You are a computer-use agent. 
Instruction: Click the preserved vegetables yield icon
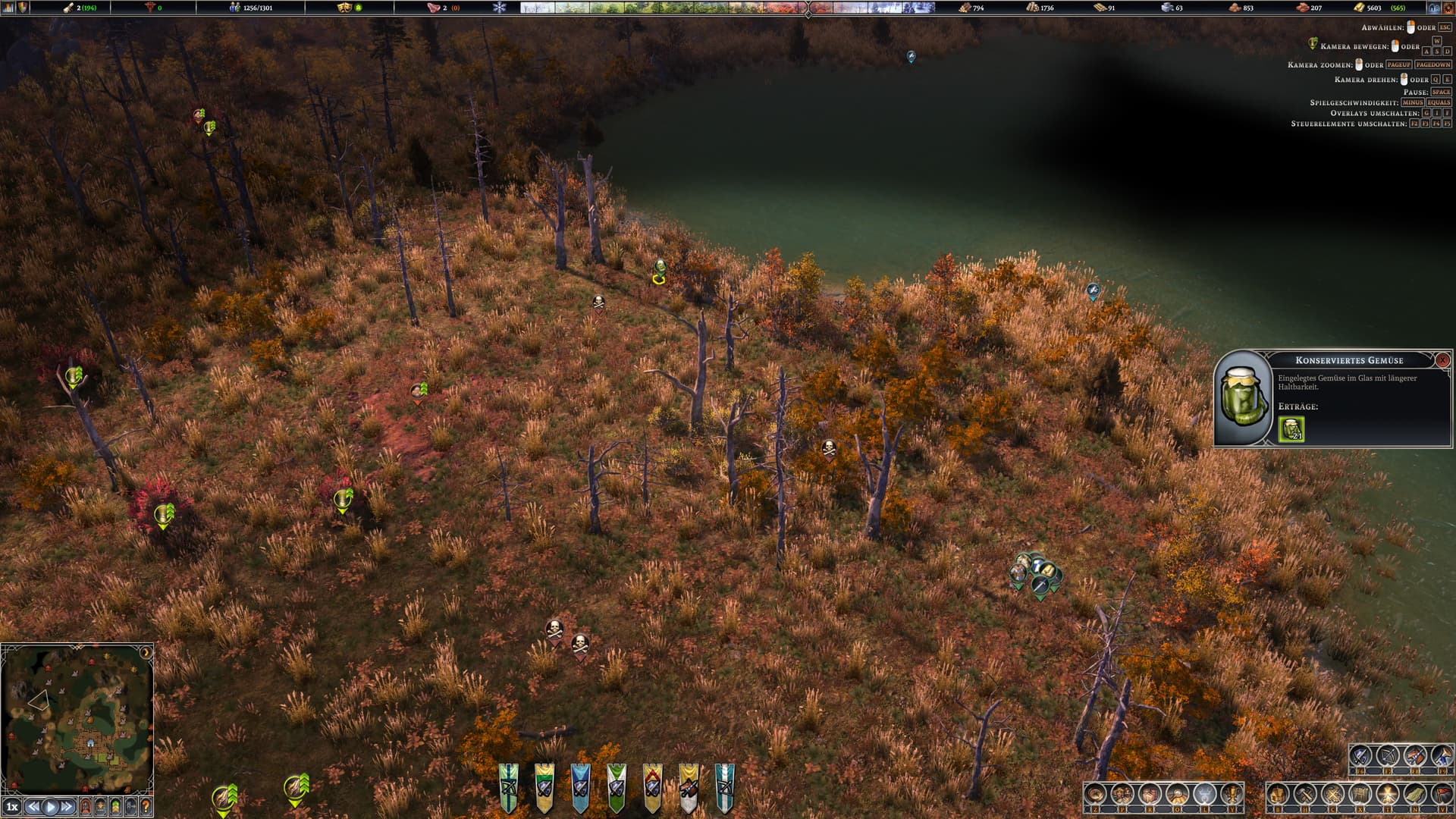pyautogui.click(x=1291, y=429)
